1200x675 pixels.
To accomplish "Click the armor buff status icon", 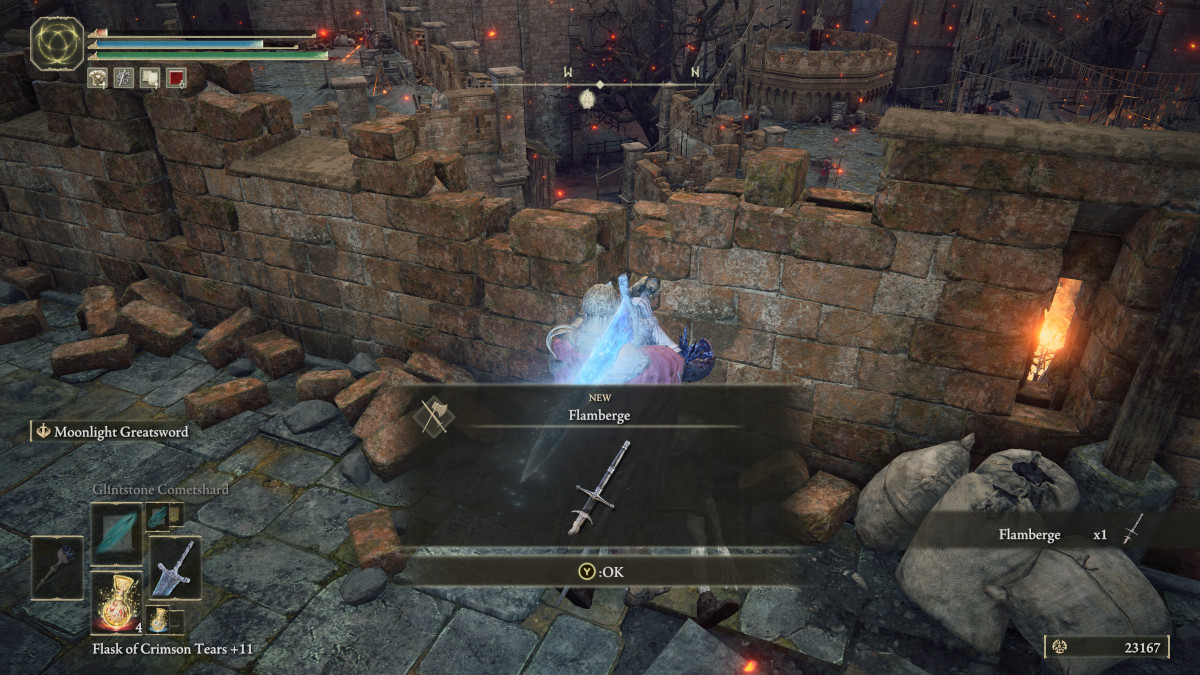I will 98,77.
